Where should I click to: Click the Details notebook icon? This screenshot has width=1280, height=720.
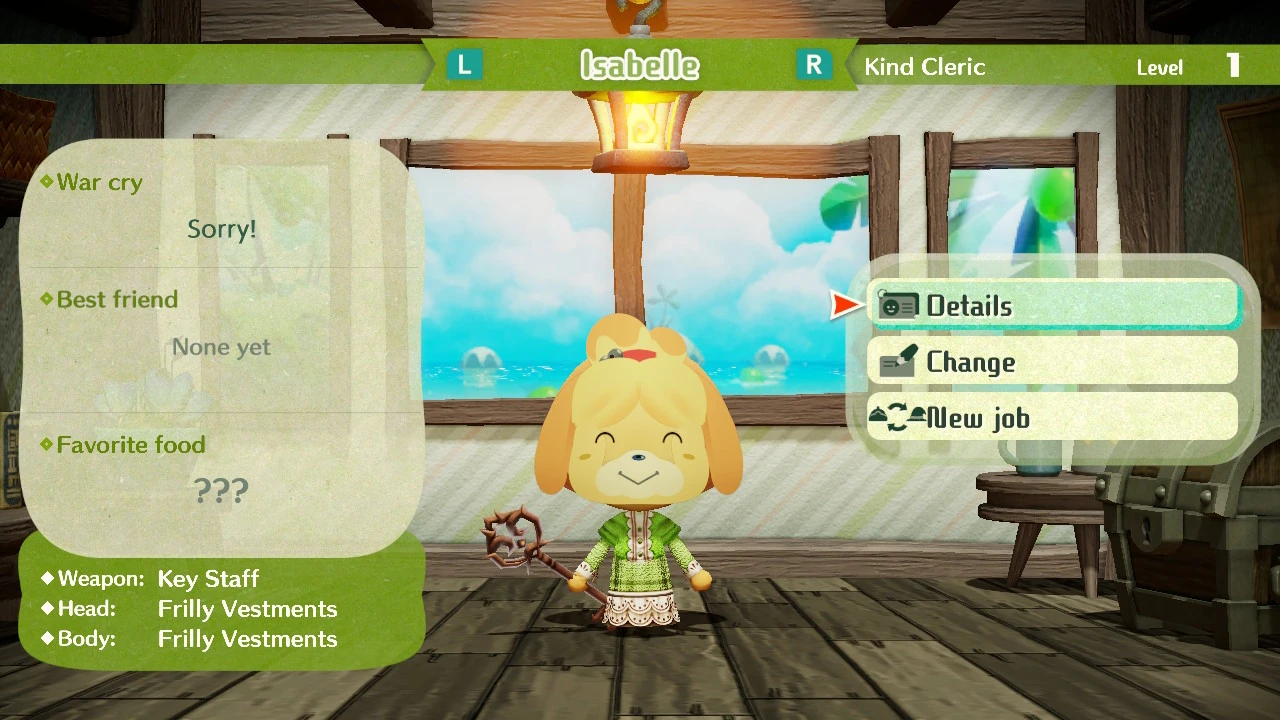[x=897, y=305]
